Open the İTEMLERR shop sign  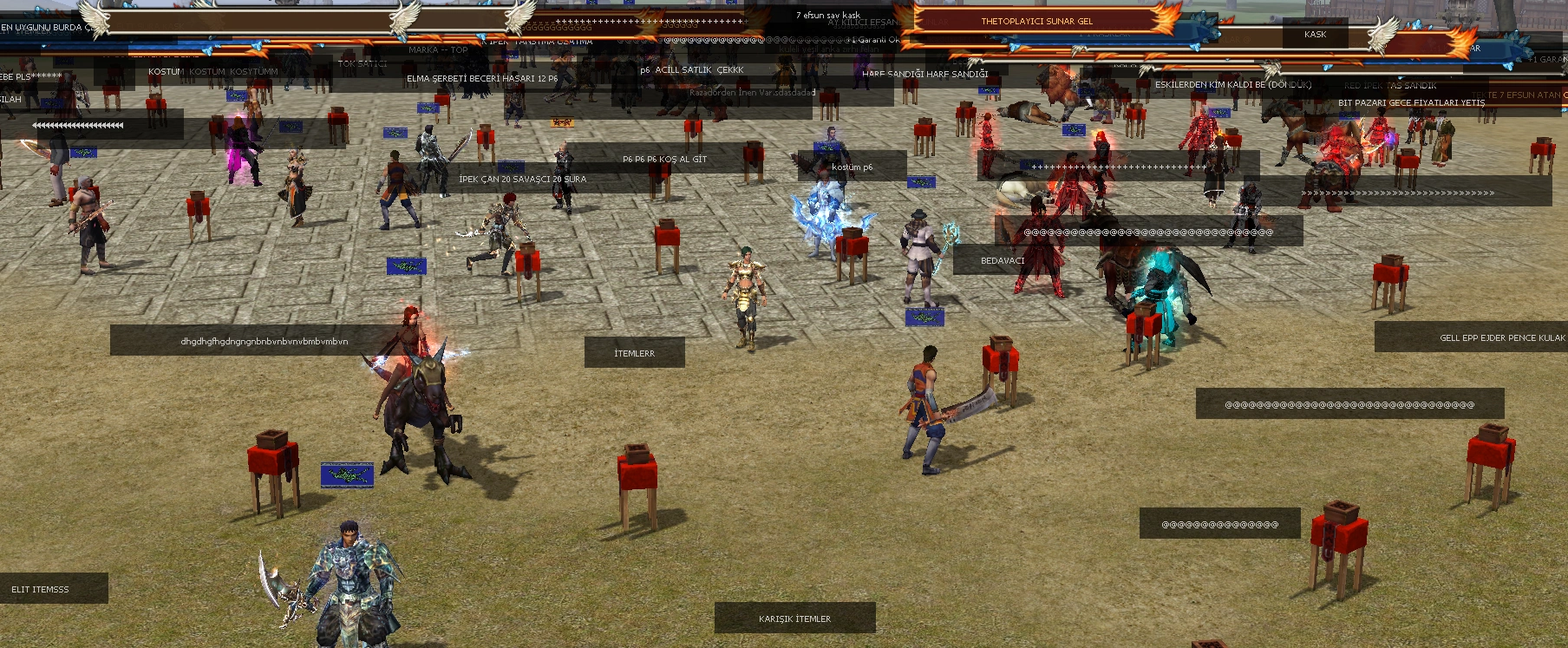[x=634, y=353]
